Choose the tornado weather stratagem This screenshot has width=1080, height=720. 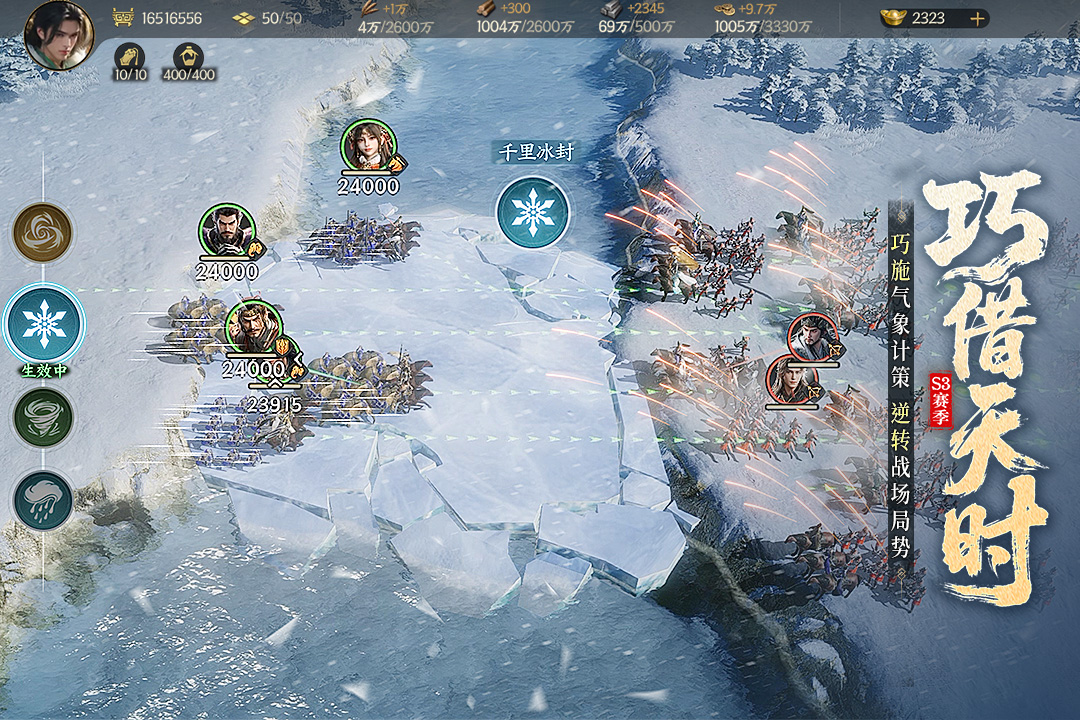(43, 417)
